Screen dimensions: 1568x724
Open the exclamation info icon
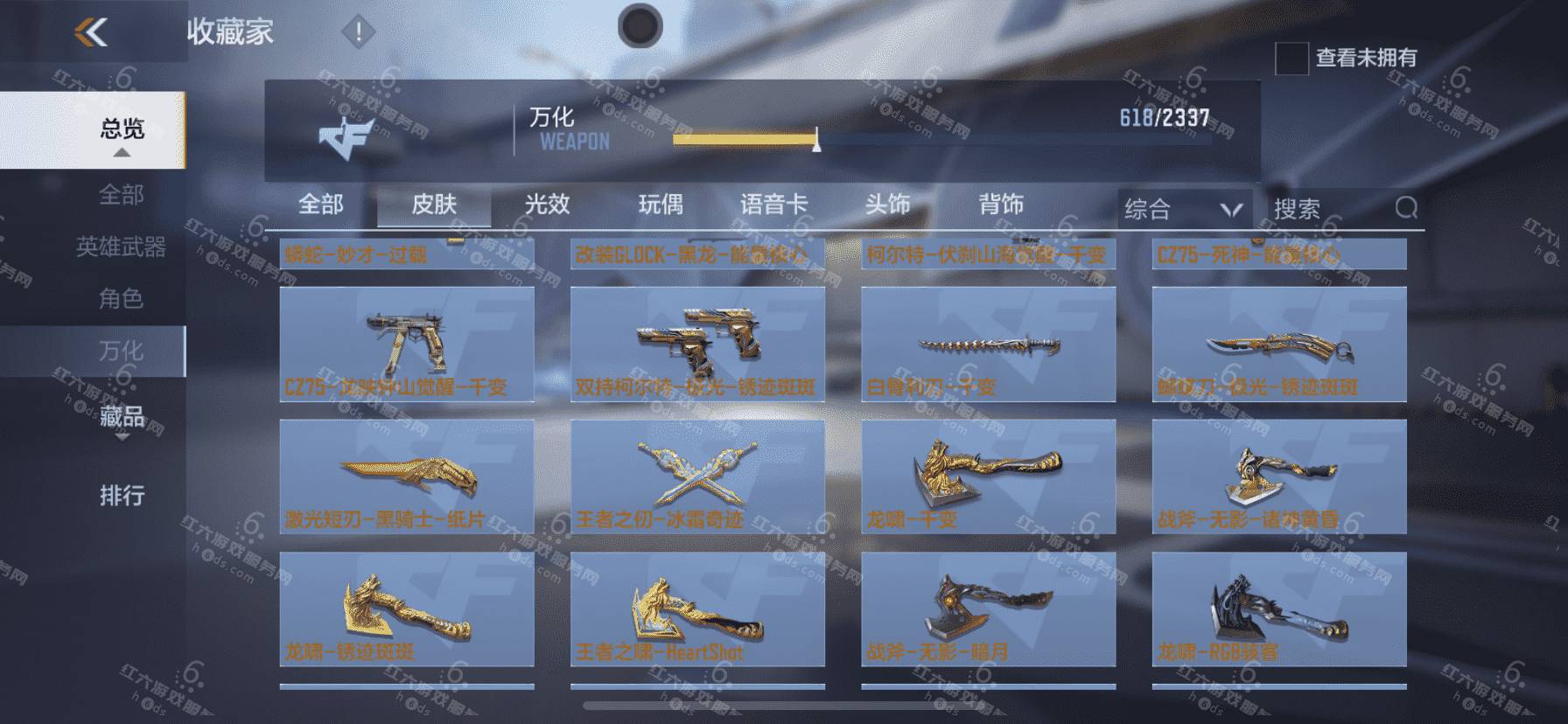(358, 33)
